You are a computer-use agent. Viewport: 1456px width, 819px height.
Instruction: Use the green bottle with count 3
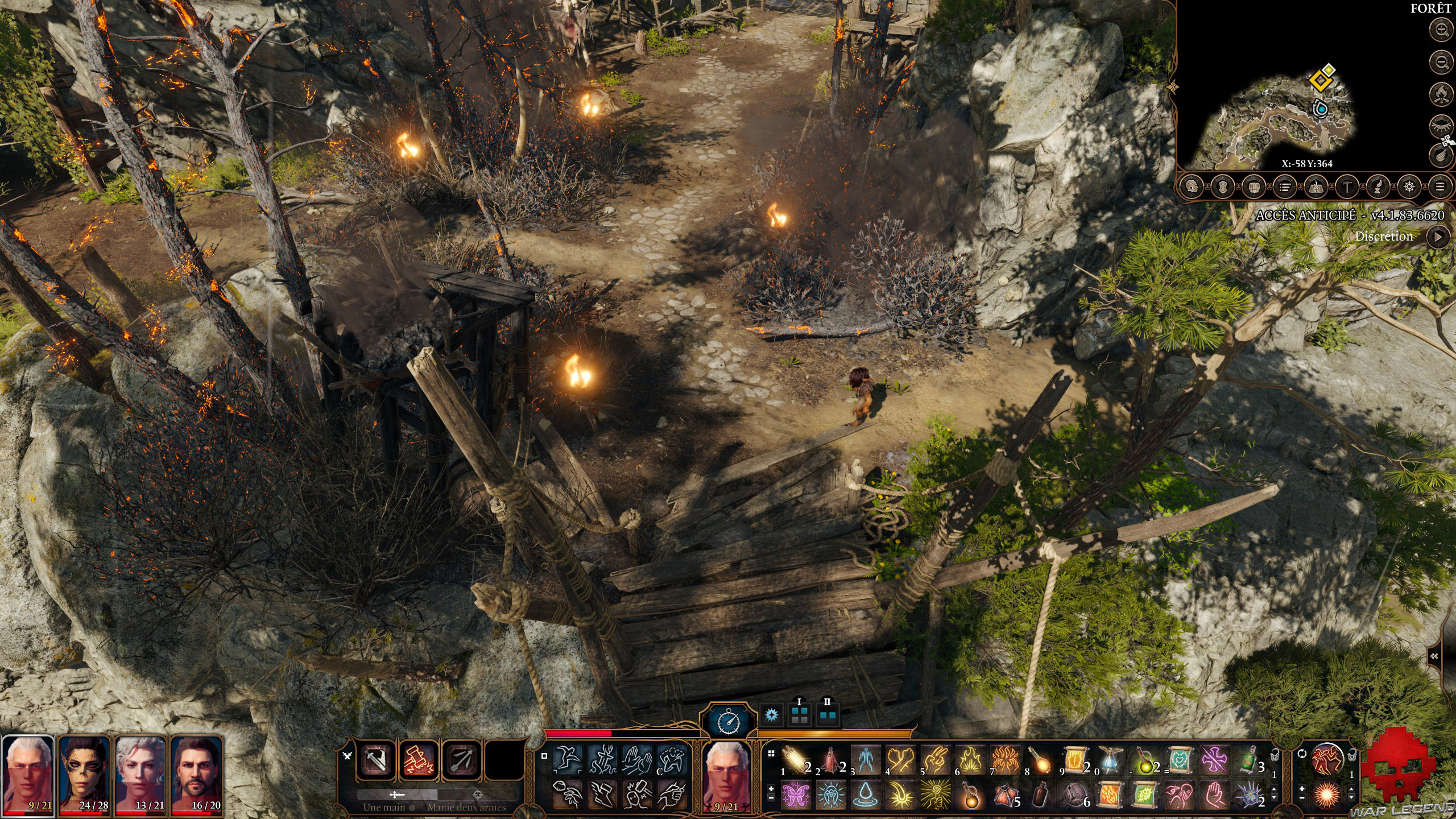click(1248, 760)
